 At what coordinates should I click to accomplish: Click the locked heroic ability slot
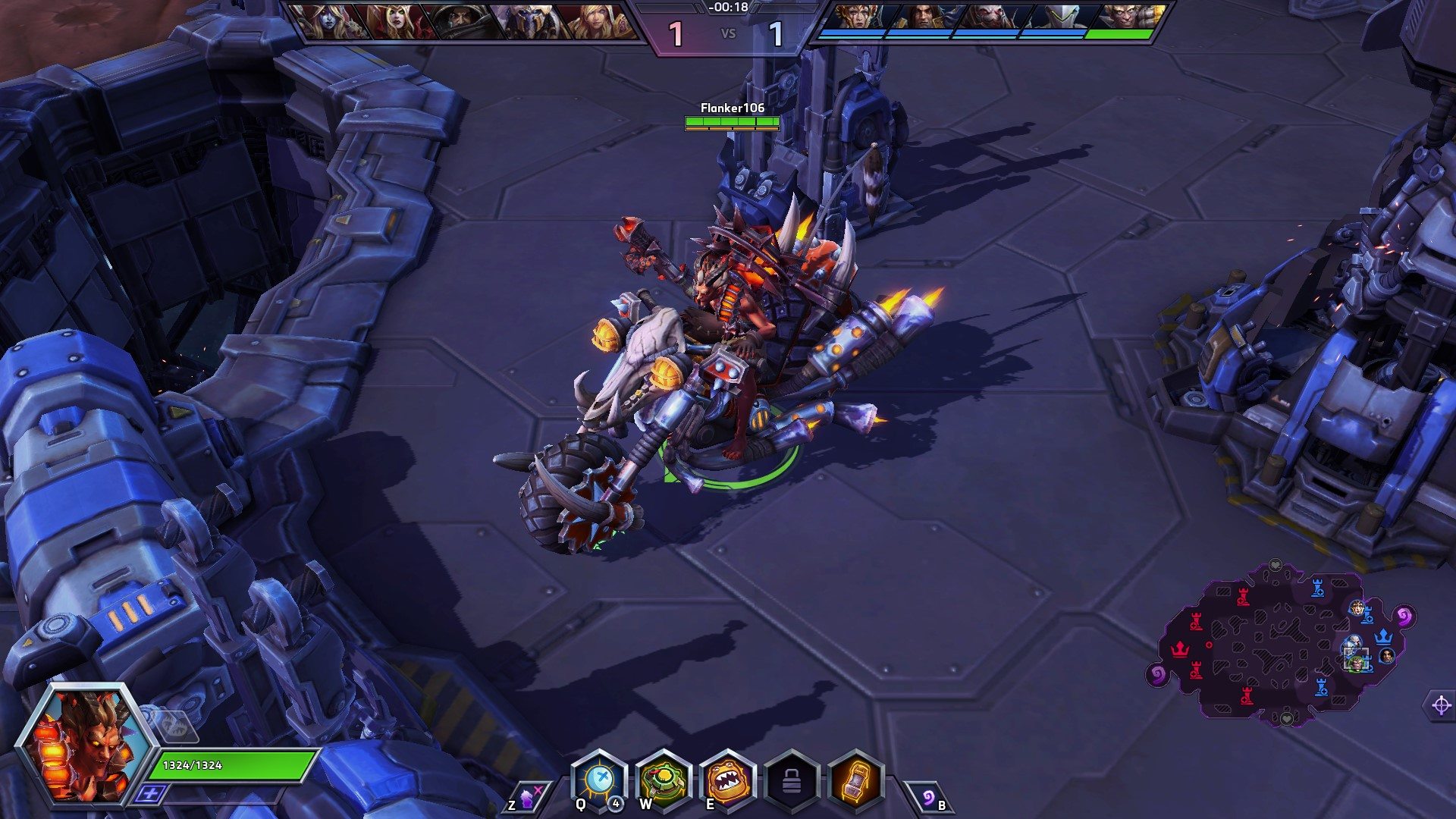791,781
